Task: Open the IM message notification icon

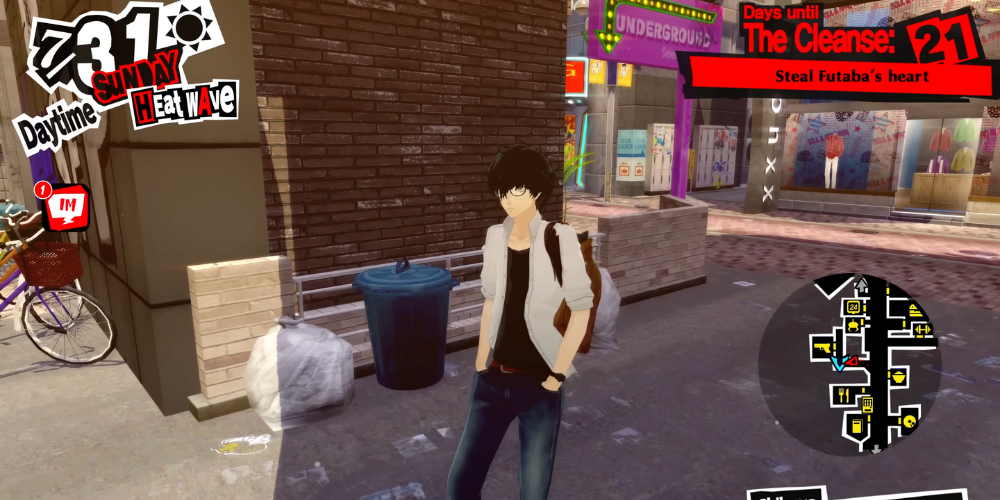Action: 68,205
